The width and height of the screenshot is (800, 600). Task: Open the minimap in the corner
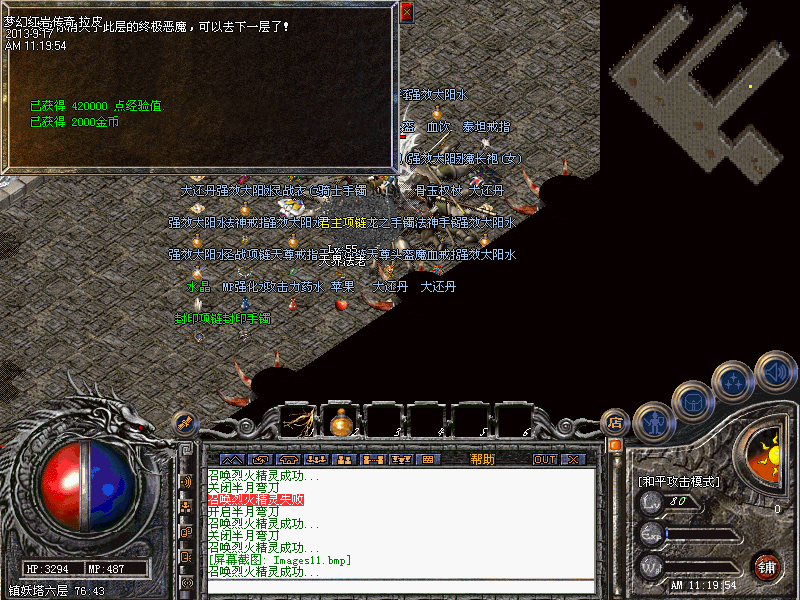coord(700,90)
